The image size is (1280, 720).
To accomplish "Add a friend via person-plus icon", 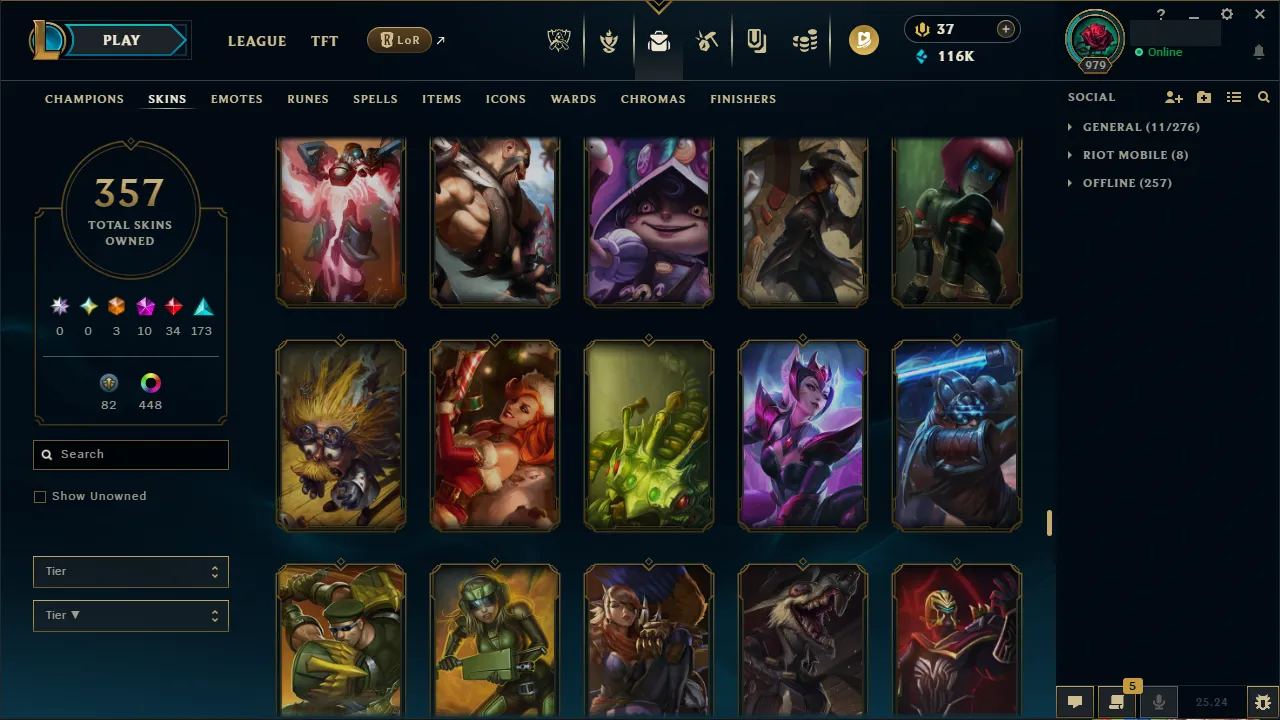I will (x=1174, y=97).
